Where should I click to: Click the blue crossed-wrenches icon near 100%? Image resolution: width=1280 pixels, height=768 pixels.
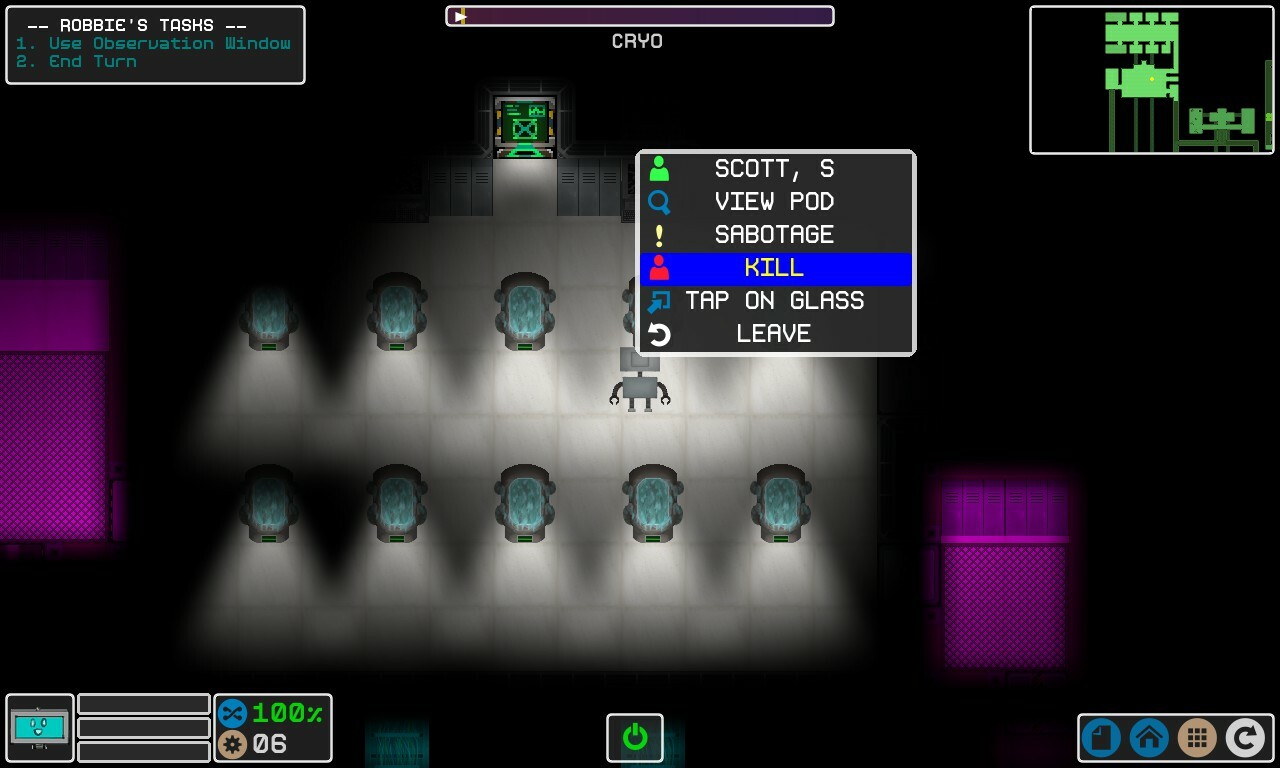(231, 713)
